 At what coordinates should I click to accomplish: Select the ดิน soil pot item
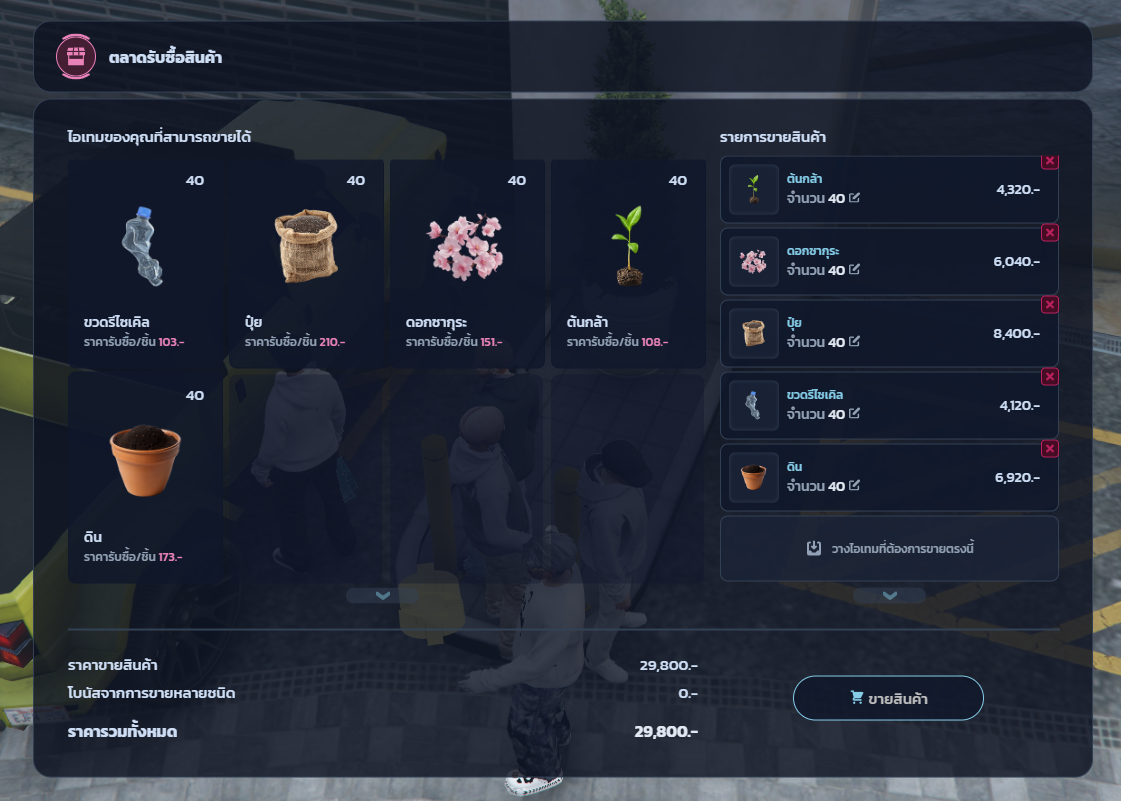pyautogui.click(x=145, y=478)
